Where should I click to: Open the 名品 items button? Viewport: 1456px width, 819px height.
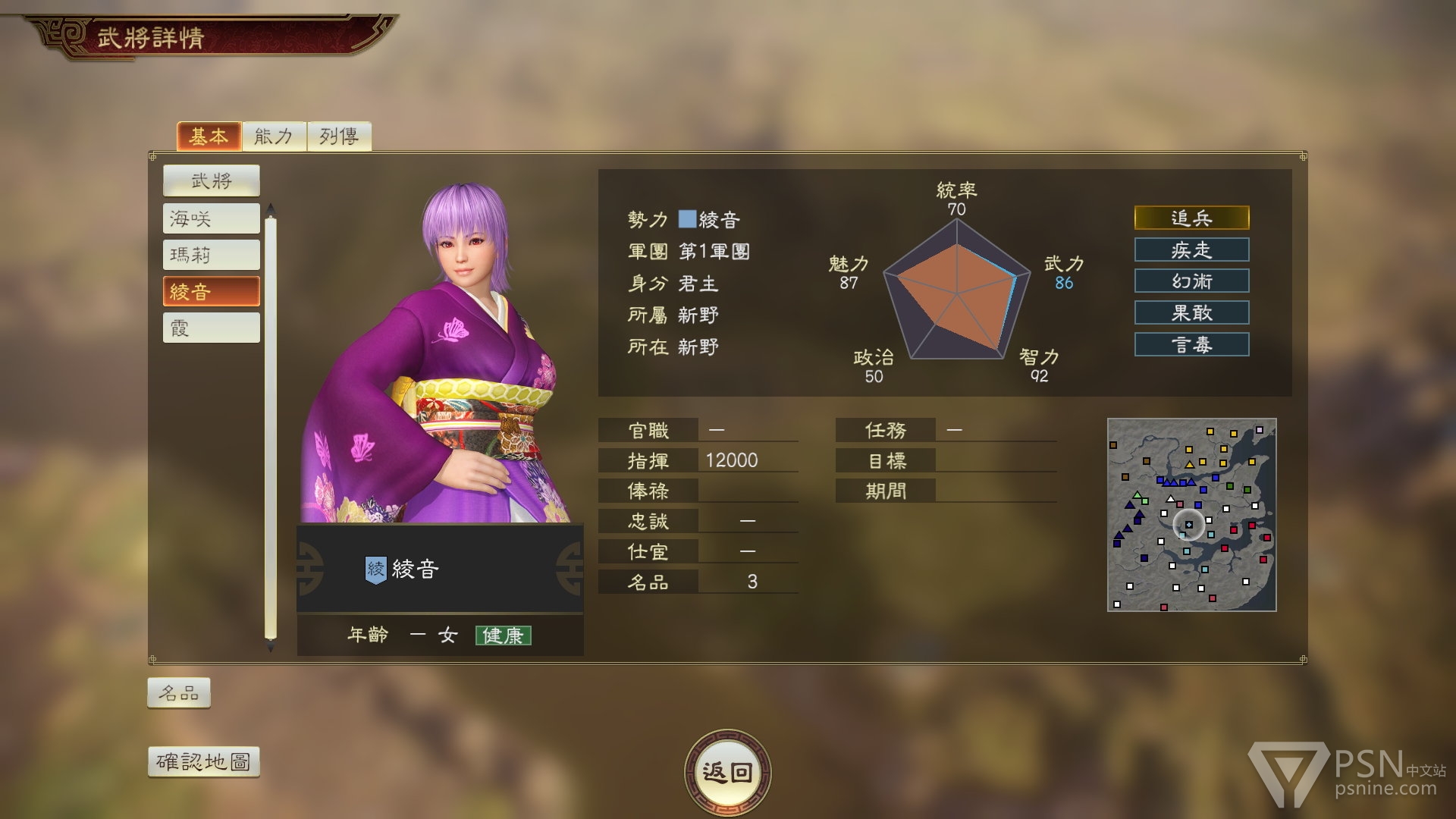coord(179,693)
